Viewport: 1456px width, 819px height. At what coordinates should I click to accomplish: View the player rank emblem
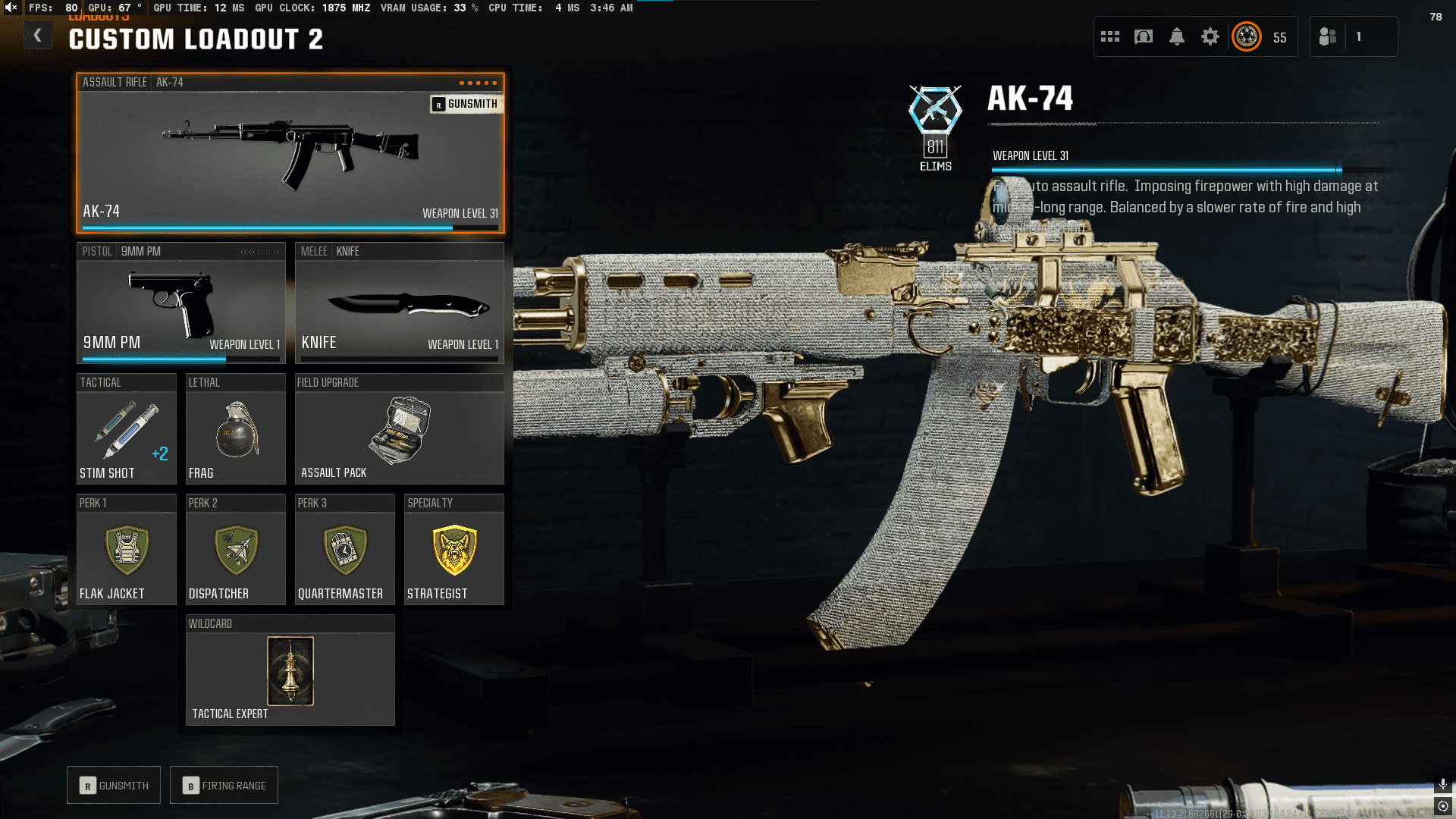click(1247, 36)
